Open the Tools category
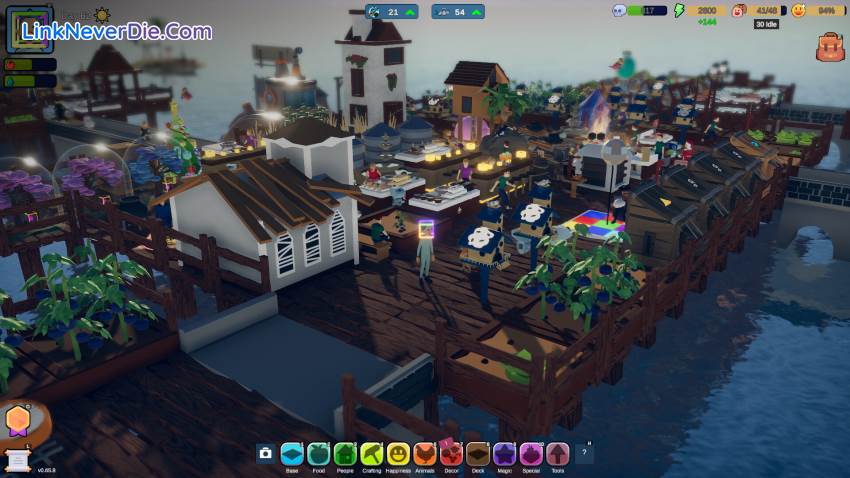 [557, 454]
